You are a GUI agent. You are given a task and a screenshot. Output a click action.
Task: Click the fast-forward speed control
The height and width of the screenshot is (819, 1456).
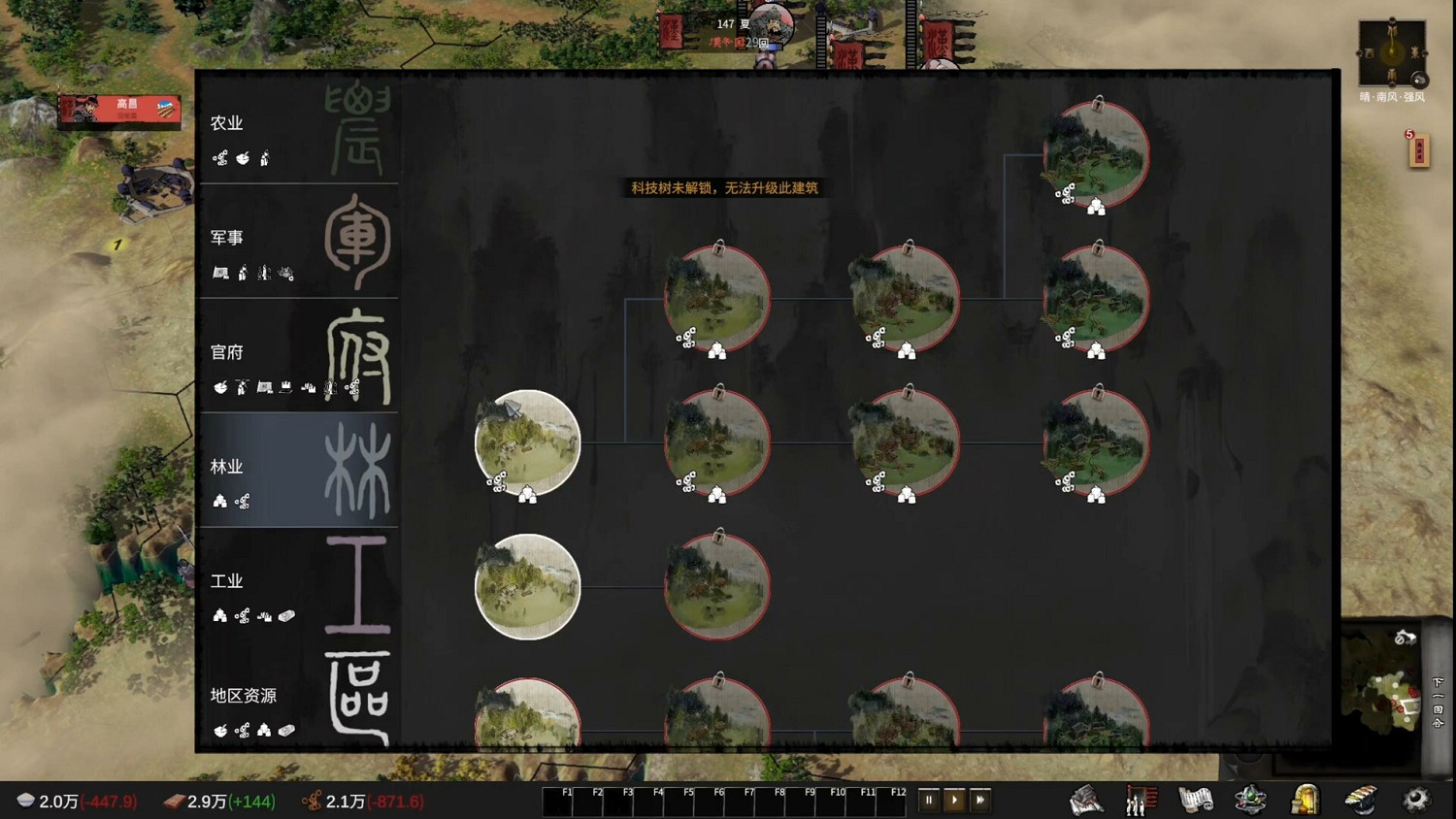click(980, 799)
